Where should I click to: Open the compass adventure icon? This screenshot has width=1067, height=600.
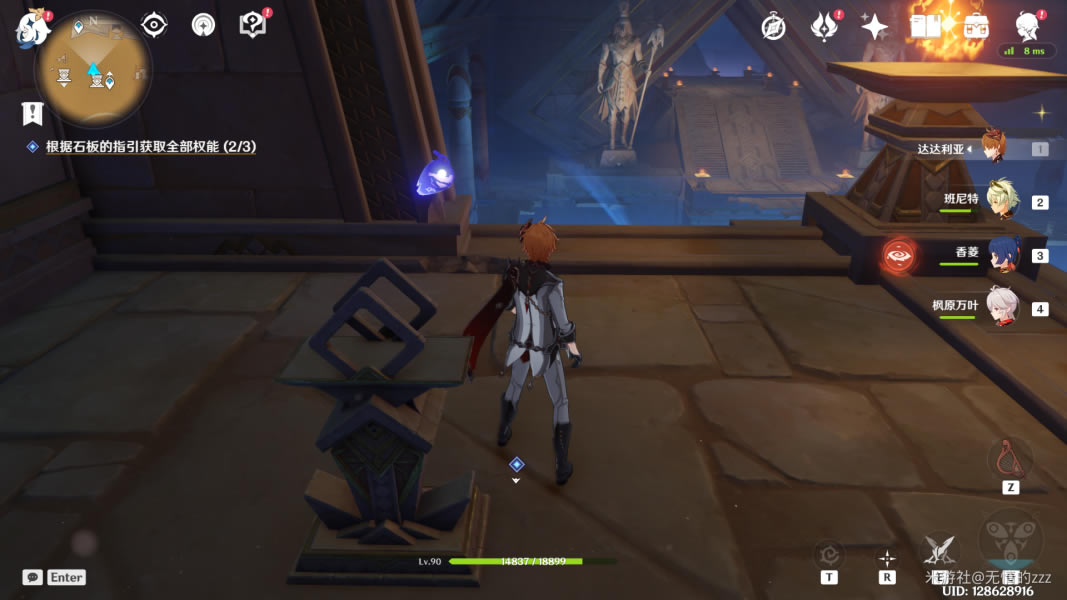pyautogui.click(x=773, y=27)
